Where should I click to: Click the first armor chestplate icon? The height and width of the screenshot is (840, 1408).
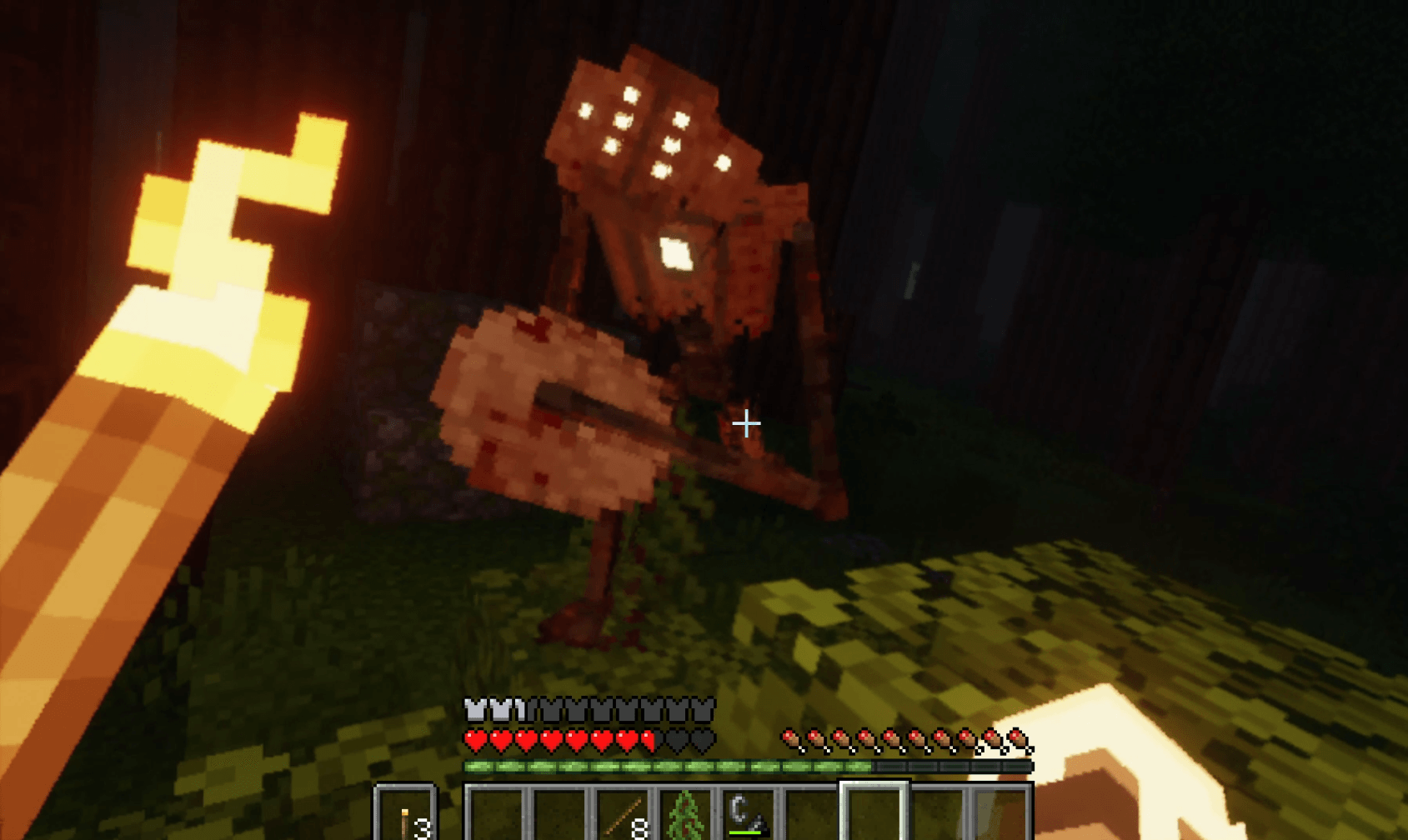(474, 709)
